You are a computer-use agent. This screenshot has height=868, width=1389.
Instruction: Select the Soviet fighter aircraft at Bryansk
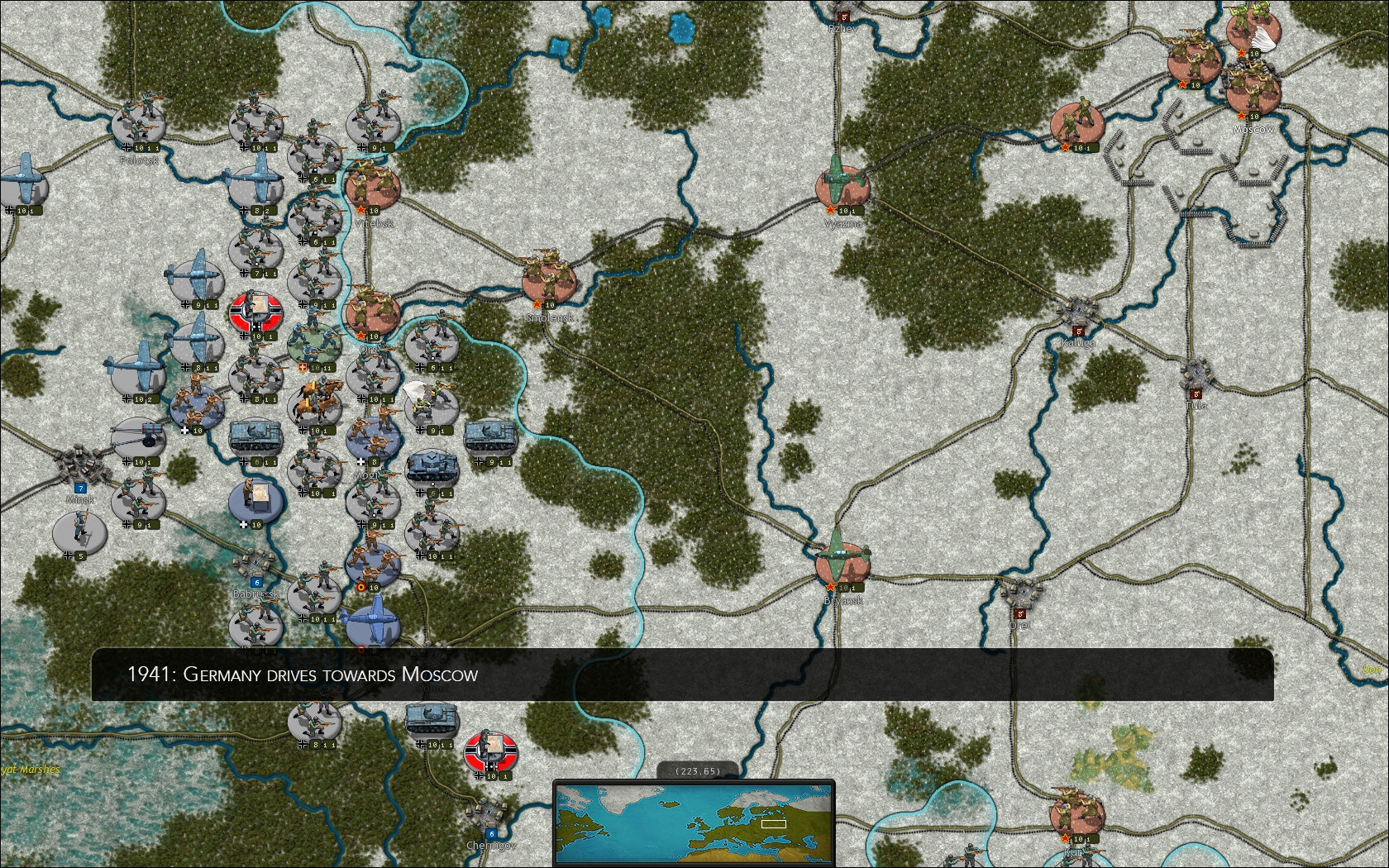pyautogui.click(x=840, y=554)
